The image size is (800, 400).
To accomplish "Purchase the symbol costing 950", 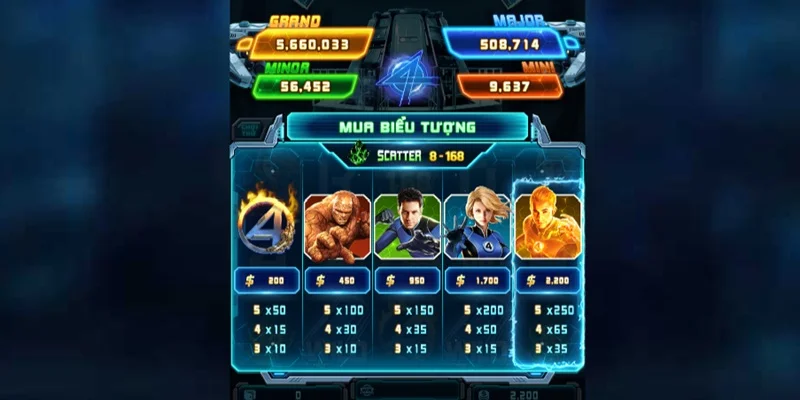I will [x=407, y=282].
